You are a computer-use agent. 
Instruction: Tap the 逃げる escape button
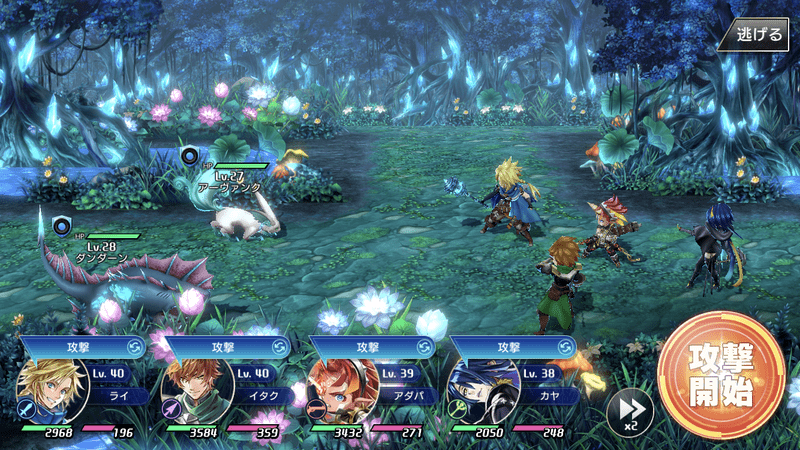(759, 34)
